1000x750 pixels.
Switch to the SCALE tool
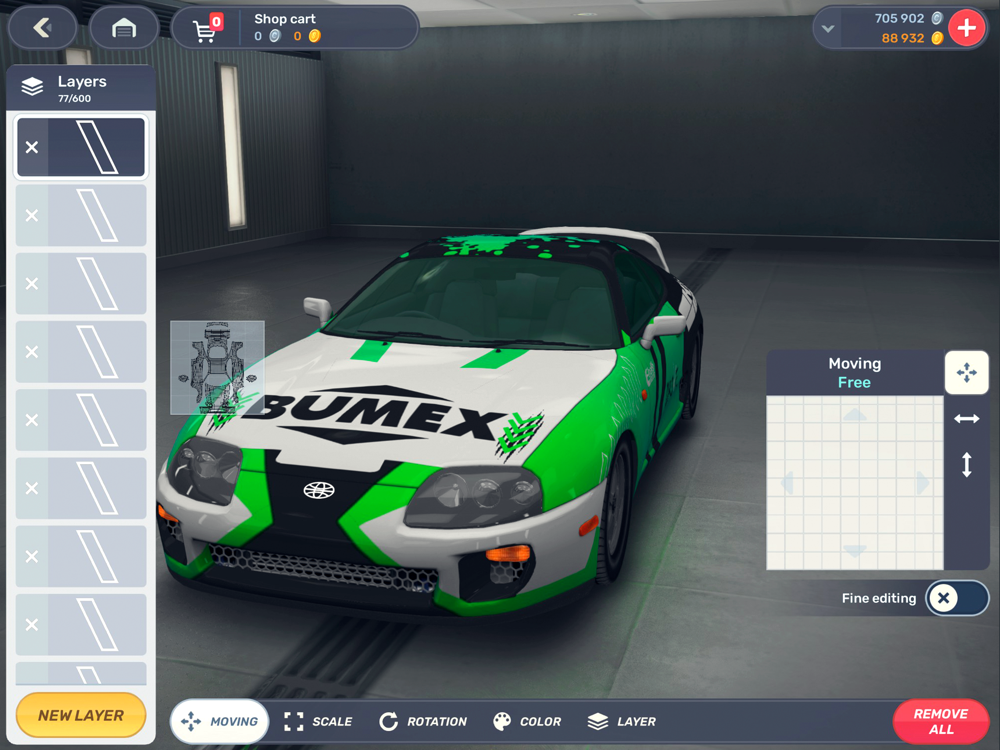(318, 721)
